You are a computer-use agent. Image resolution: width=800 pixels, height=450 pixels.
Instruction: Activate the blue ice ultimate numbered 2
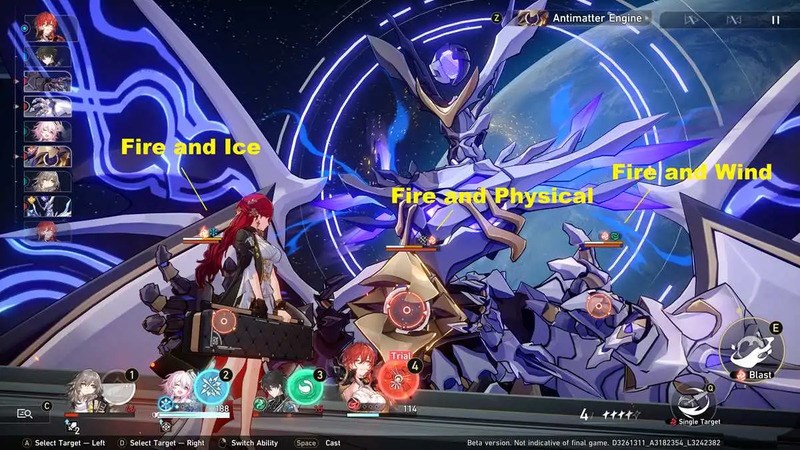[x=211, y=385]
